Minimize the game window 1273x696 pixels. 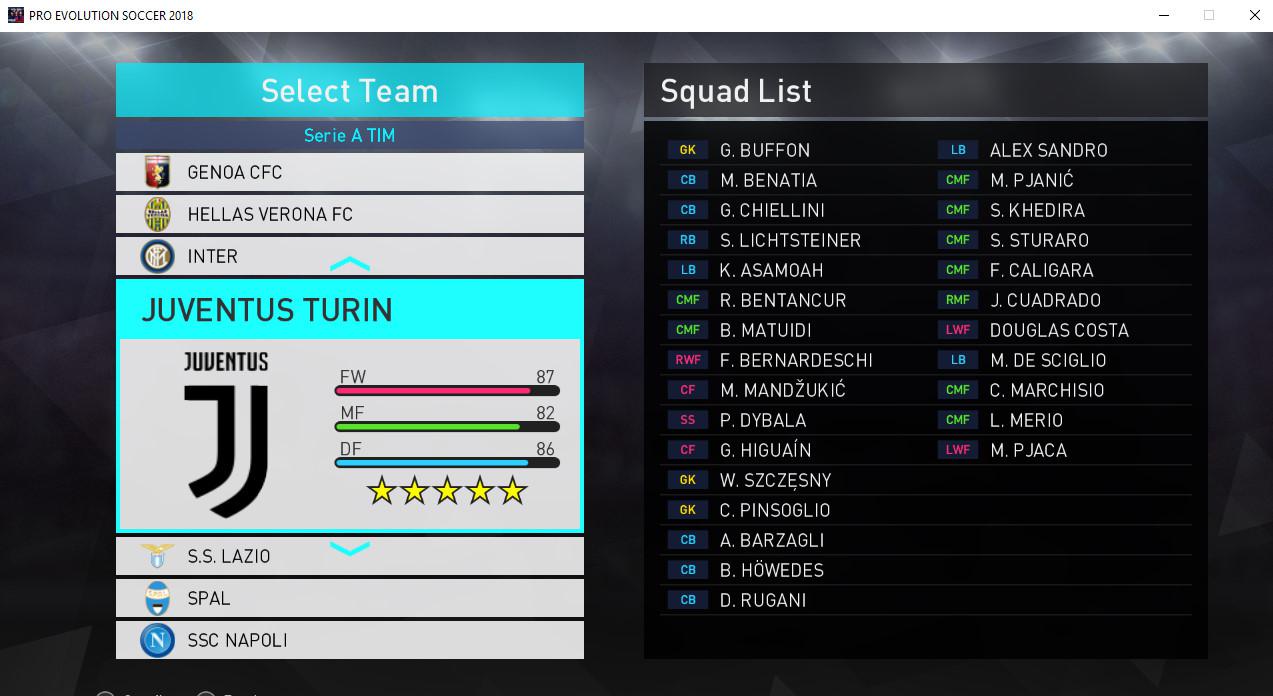tap(1163, 15)
